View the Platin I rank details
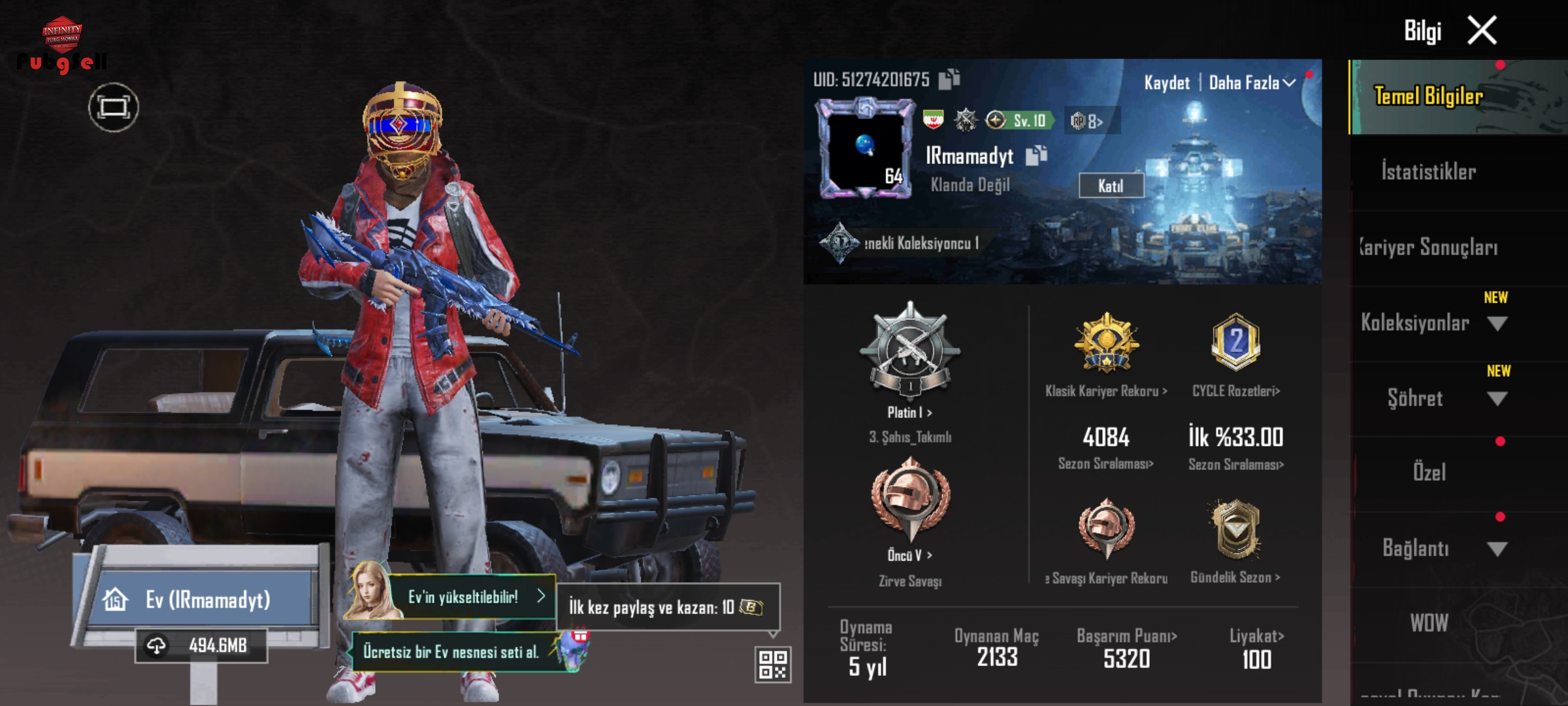Screen dimensions: 1568x706 (909, 412)
